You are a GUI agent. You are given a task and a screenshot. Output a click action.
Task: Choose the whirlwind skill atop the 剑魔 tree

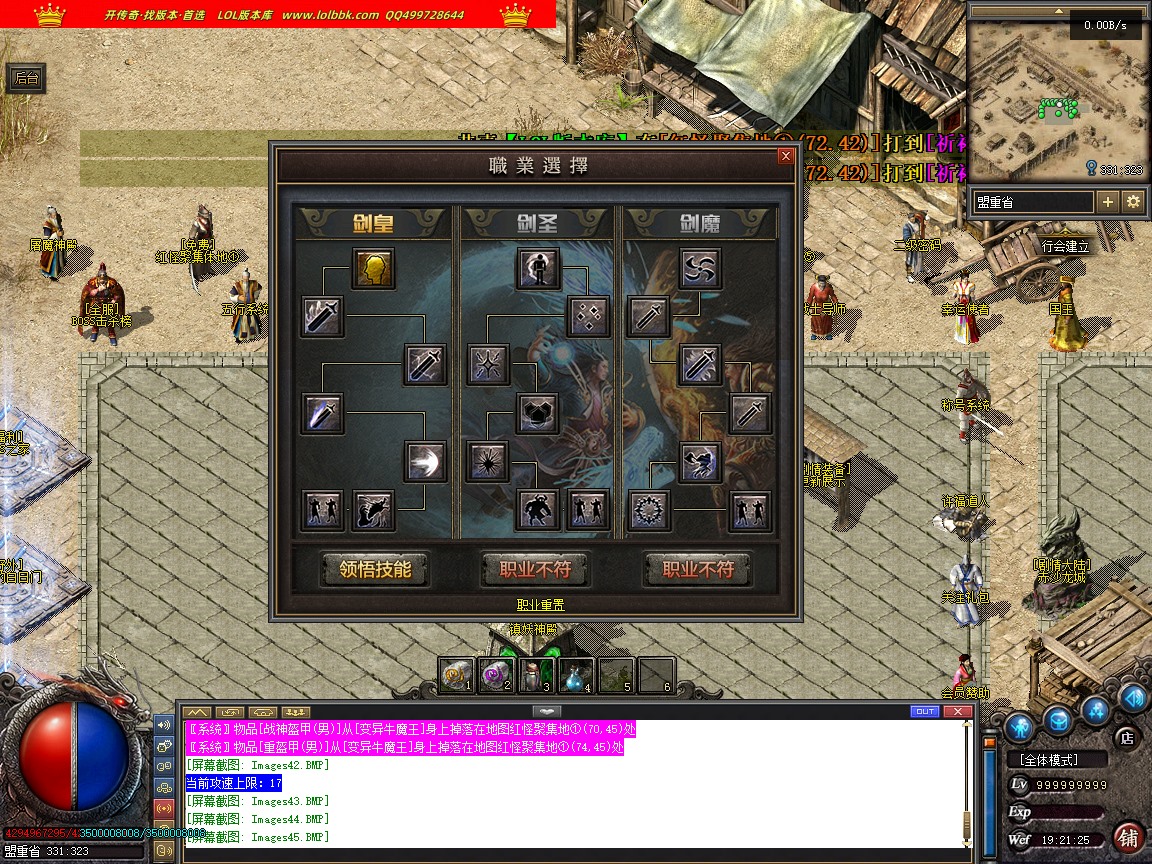(699, 268)
